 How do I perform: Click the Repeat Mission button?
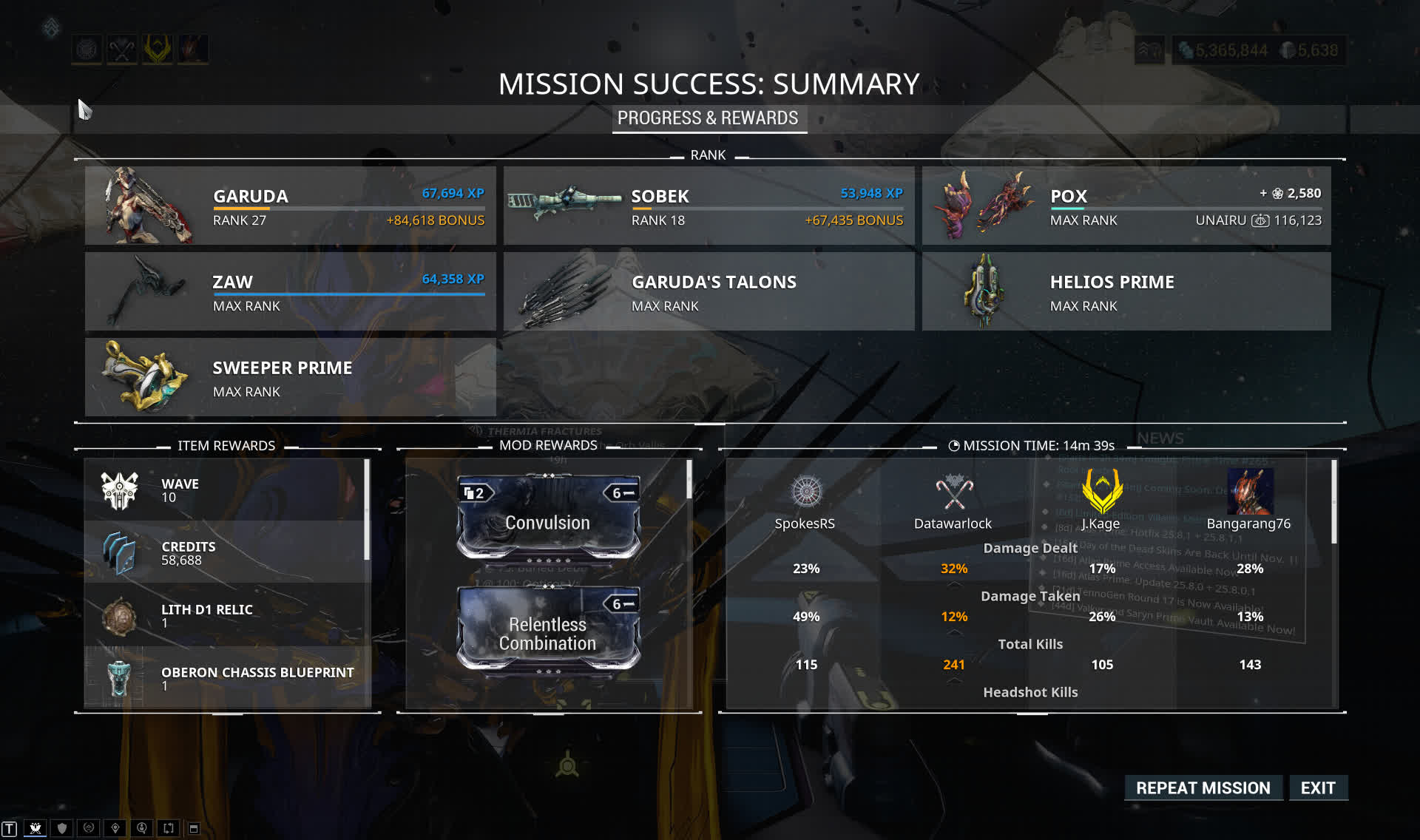1203,788
